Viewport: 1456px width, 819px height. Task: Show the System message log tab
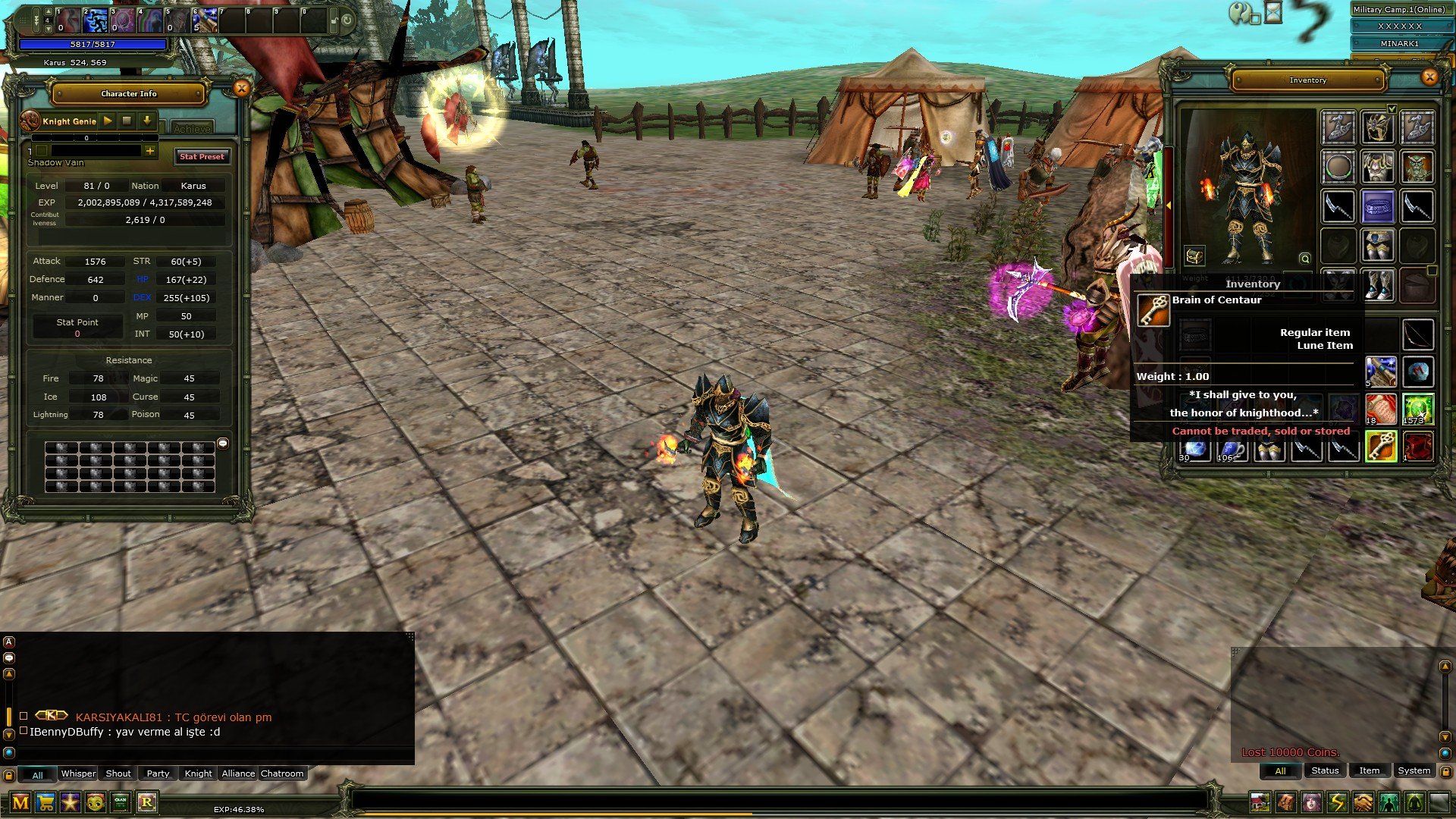[x=1414, y=770]
